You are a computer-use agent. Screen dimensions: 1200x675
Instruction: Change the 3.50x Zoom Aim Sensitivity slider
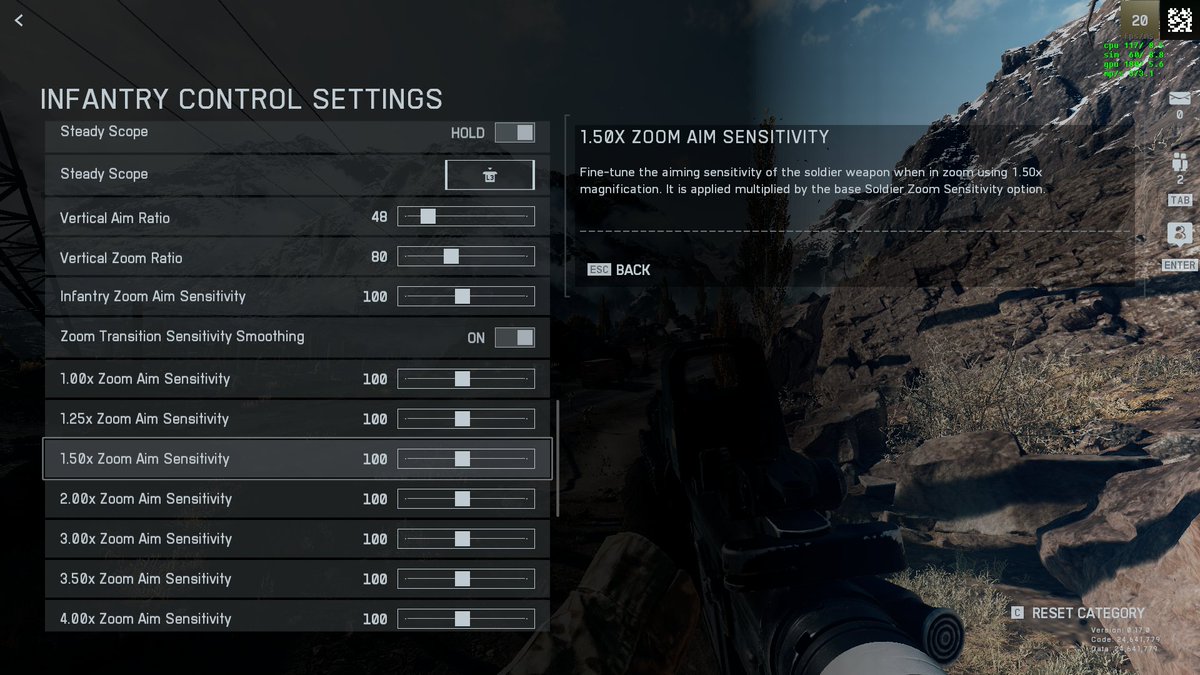[x=462, y=579]
